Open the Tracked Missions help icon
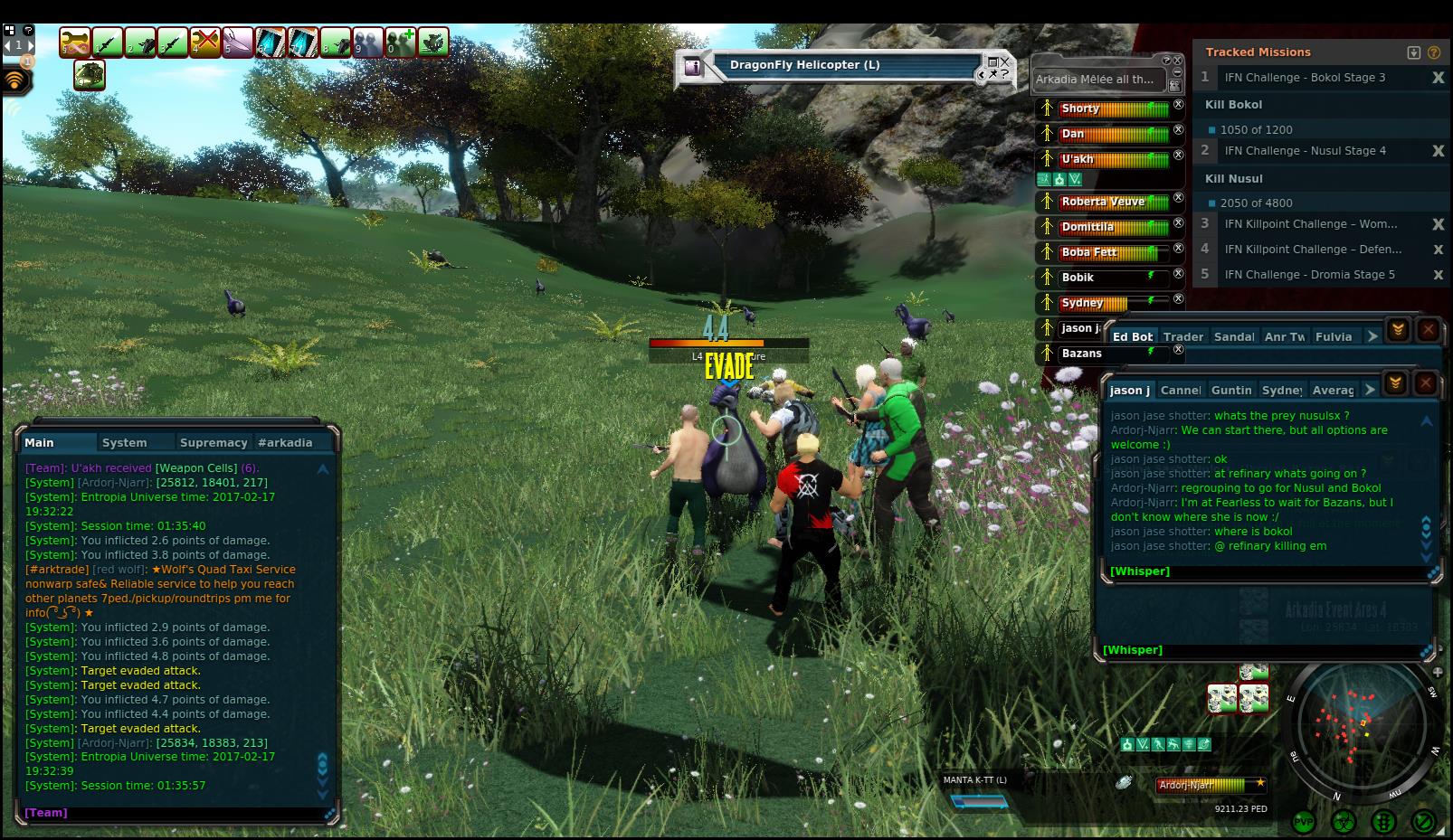 1434,52
